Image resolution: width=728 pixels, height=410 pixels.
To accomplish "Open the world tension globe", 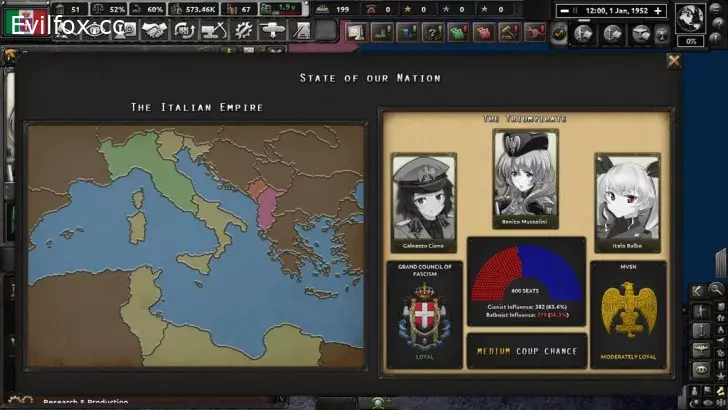I will coord(689,17).
